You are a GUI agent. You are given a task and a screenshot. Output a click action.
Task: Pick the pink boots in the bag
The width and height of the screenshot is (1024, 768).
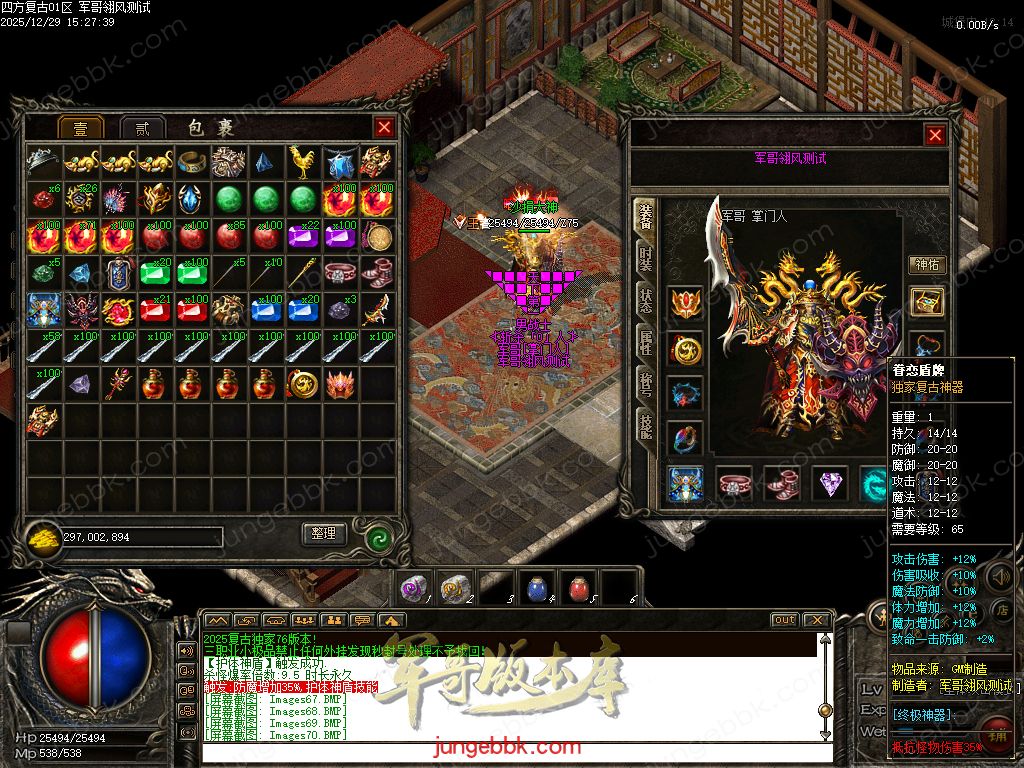pyautogui.click(x=376, y=272)
